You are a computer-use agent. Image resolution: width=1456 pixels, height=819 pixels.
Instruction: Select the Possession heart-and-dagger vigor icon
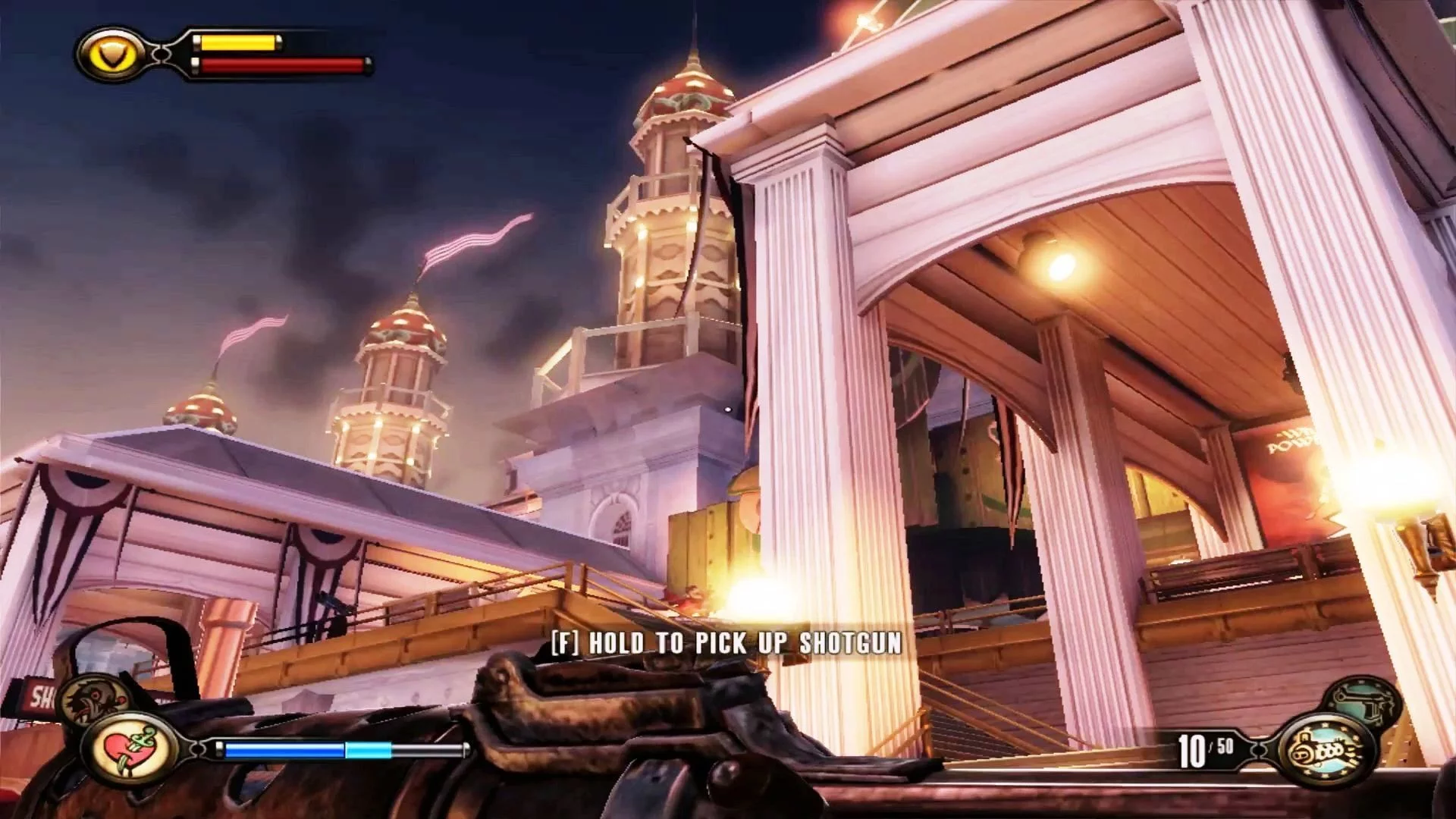[x=132, y=749]
